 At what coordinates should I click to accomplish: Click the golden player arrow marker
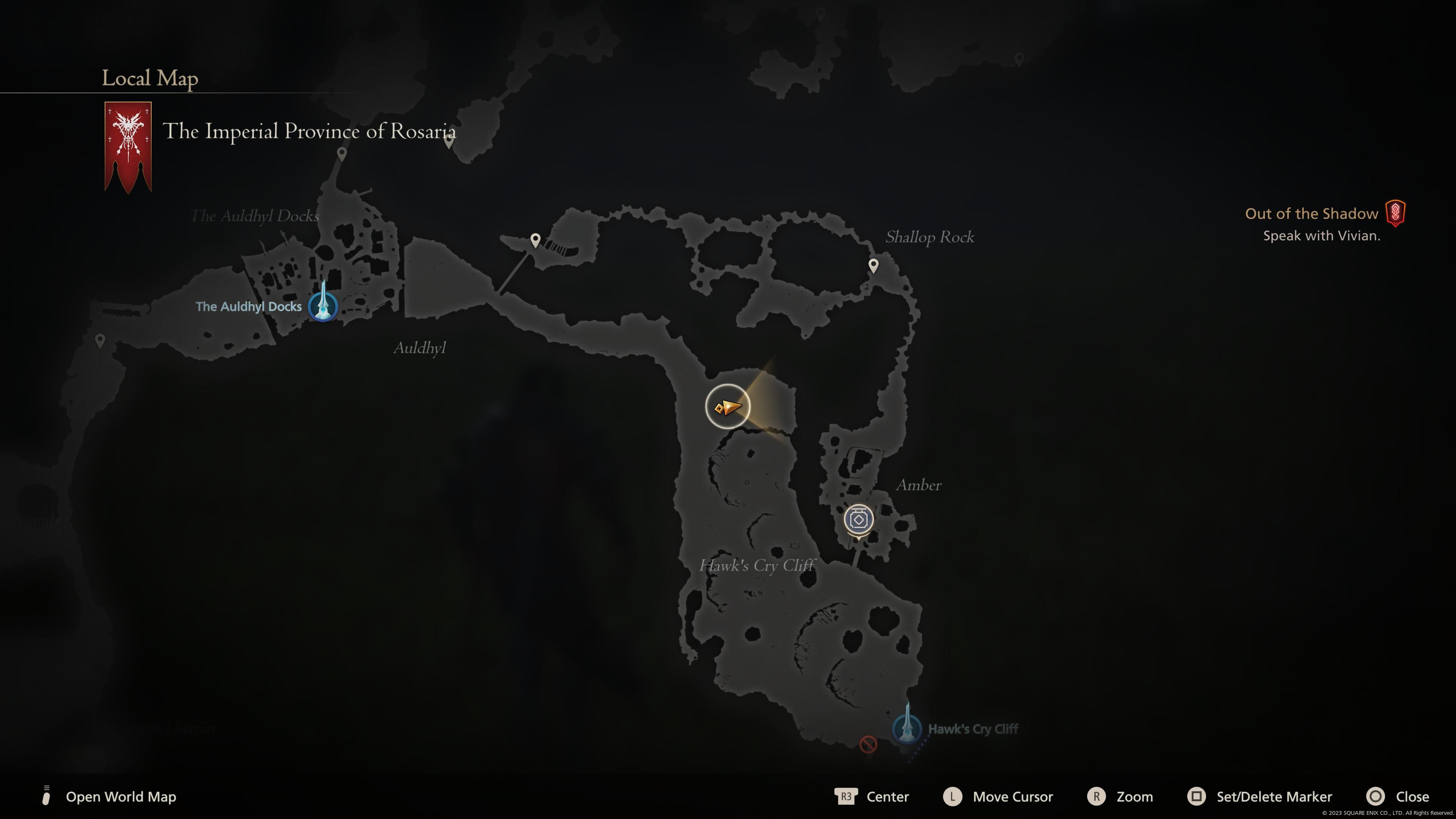point(728,406)
